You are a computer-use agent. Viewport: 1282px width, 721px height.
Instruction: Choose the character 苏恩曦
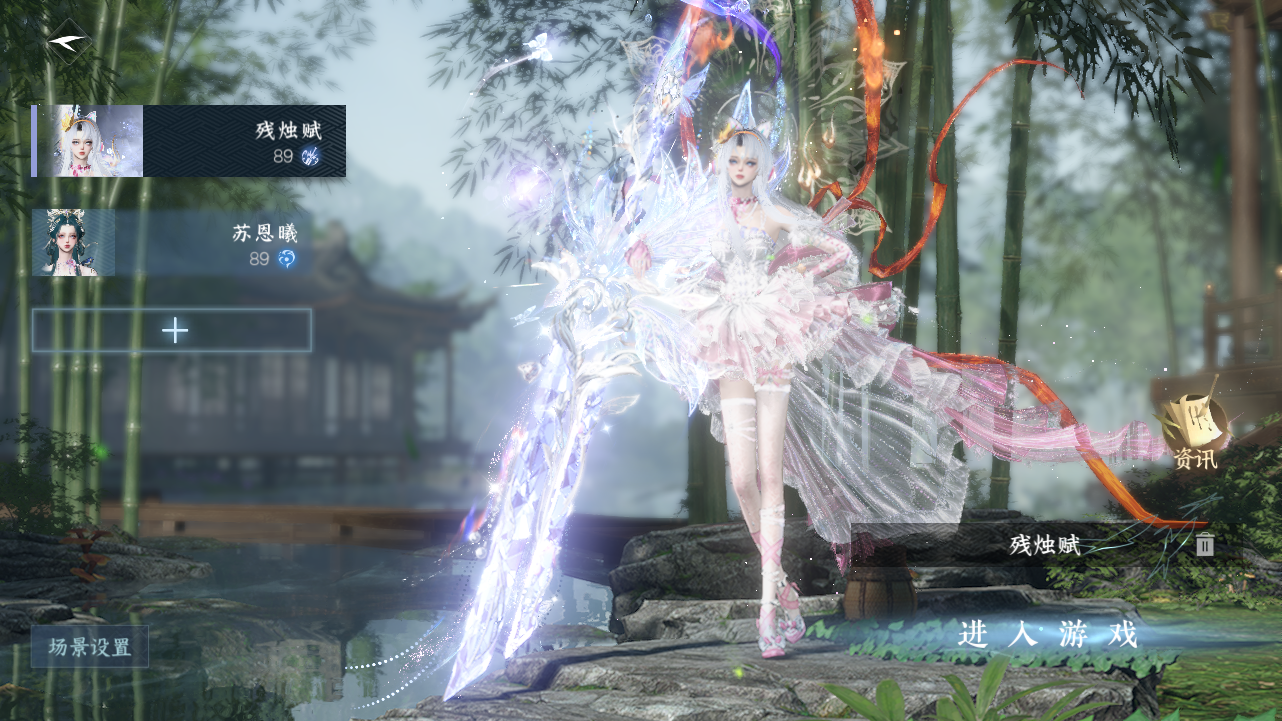[x=172, y=243]
